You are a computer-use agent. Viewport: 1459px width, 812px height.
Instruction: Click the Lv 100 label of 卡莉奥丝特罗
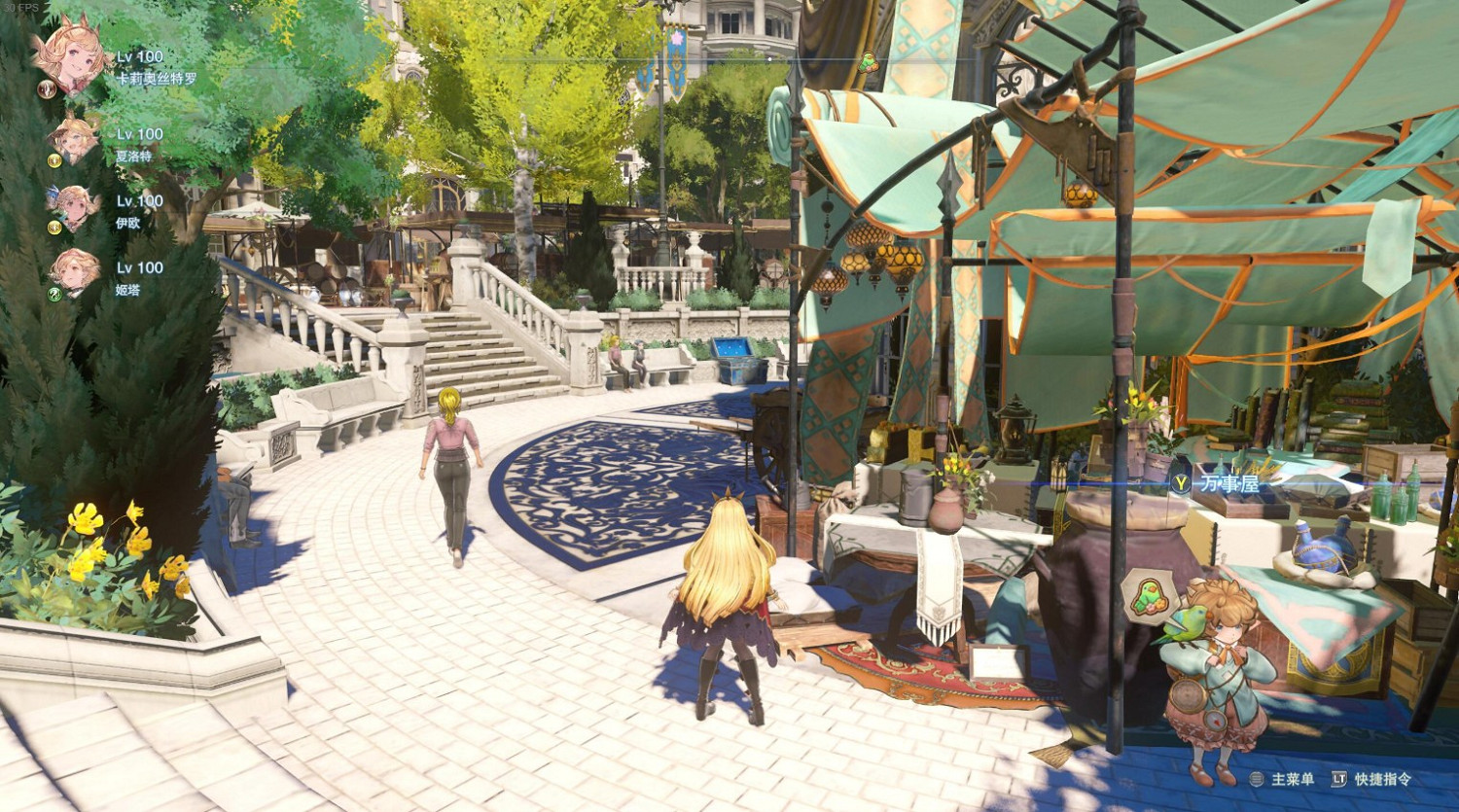point(140,55)
